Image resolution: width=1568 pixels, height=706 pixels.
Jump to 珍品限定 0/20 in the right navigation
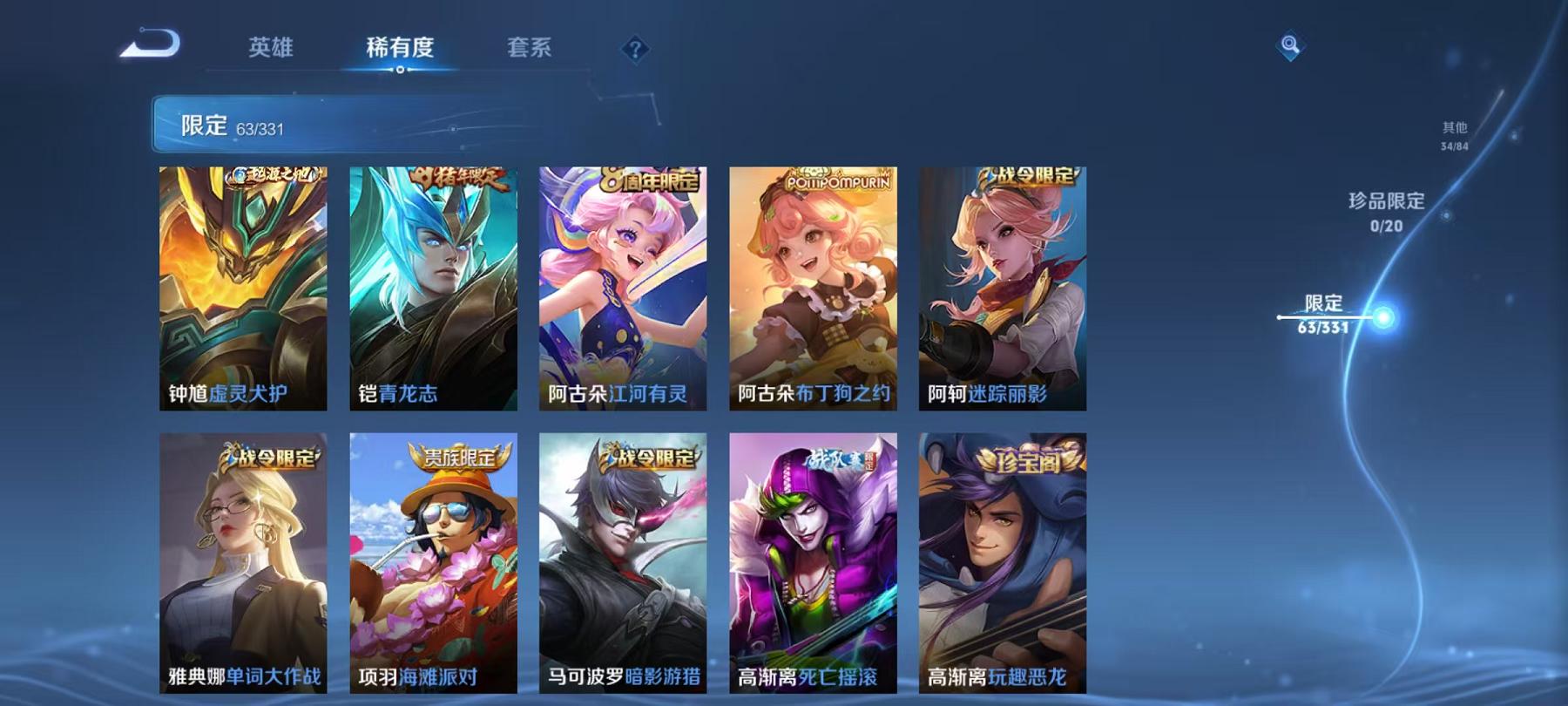point(1387,214)
